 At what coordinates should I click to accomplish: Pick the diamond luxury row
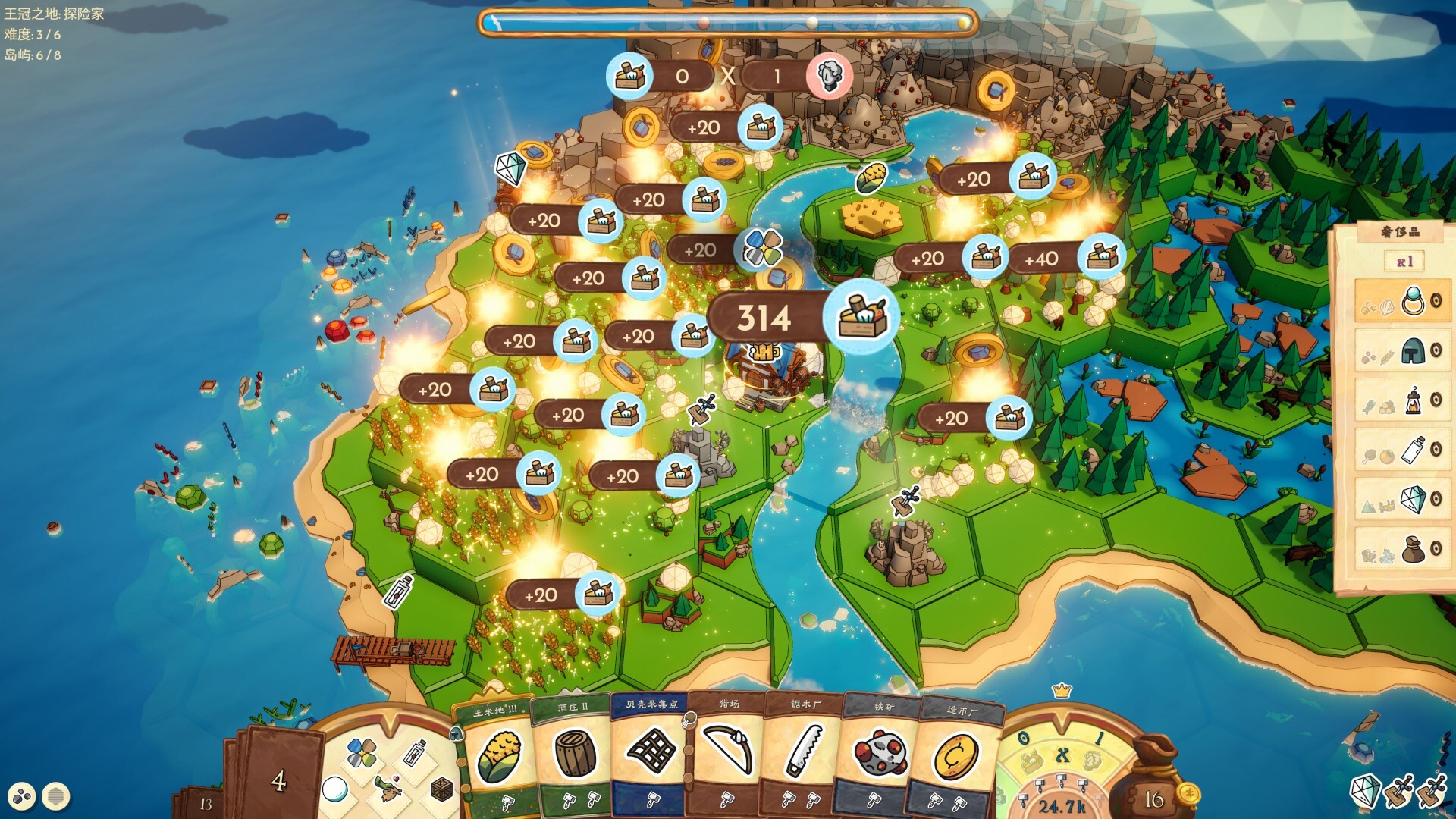click(x=1401, y=500)
